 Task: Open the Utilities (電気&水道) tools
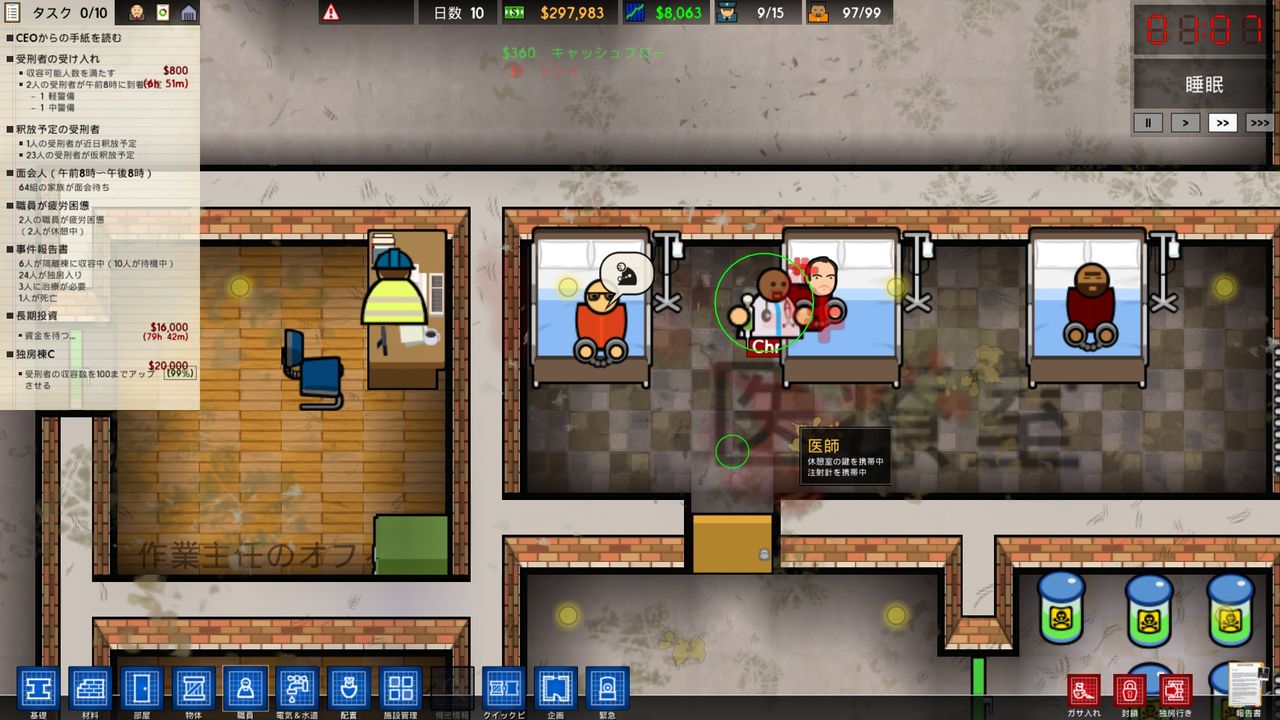click(x=295, y=688)
